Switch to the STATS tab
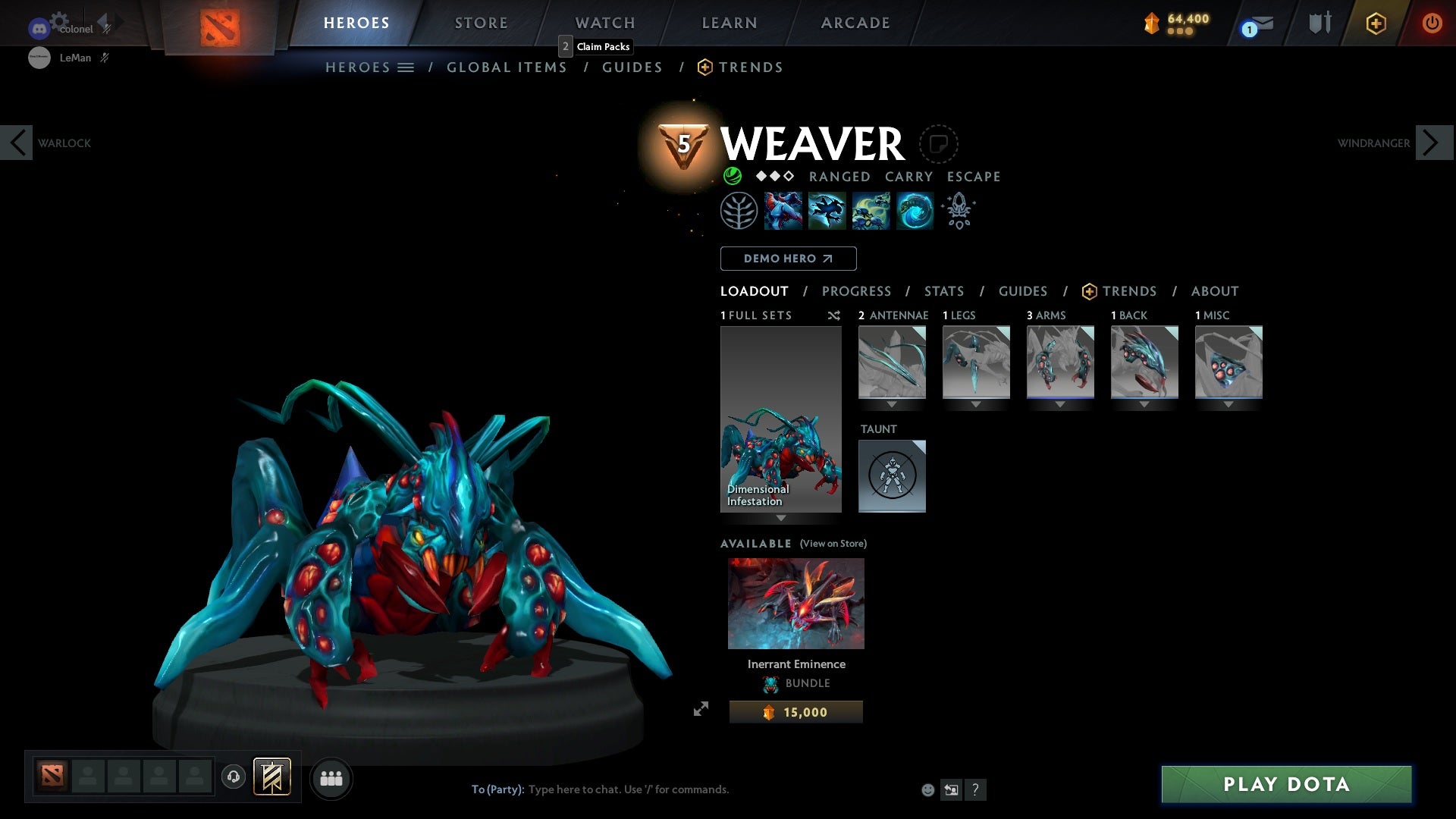This screenshot has height=819, width=1456. pyautogui.click(x=943, y=291)
